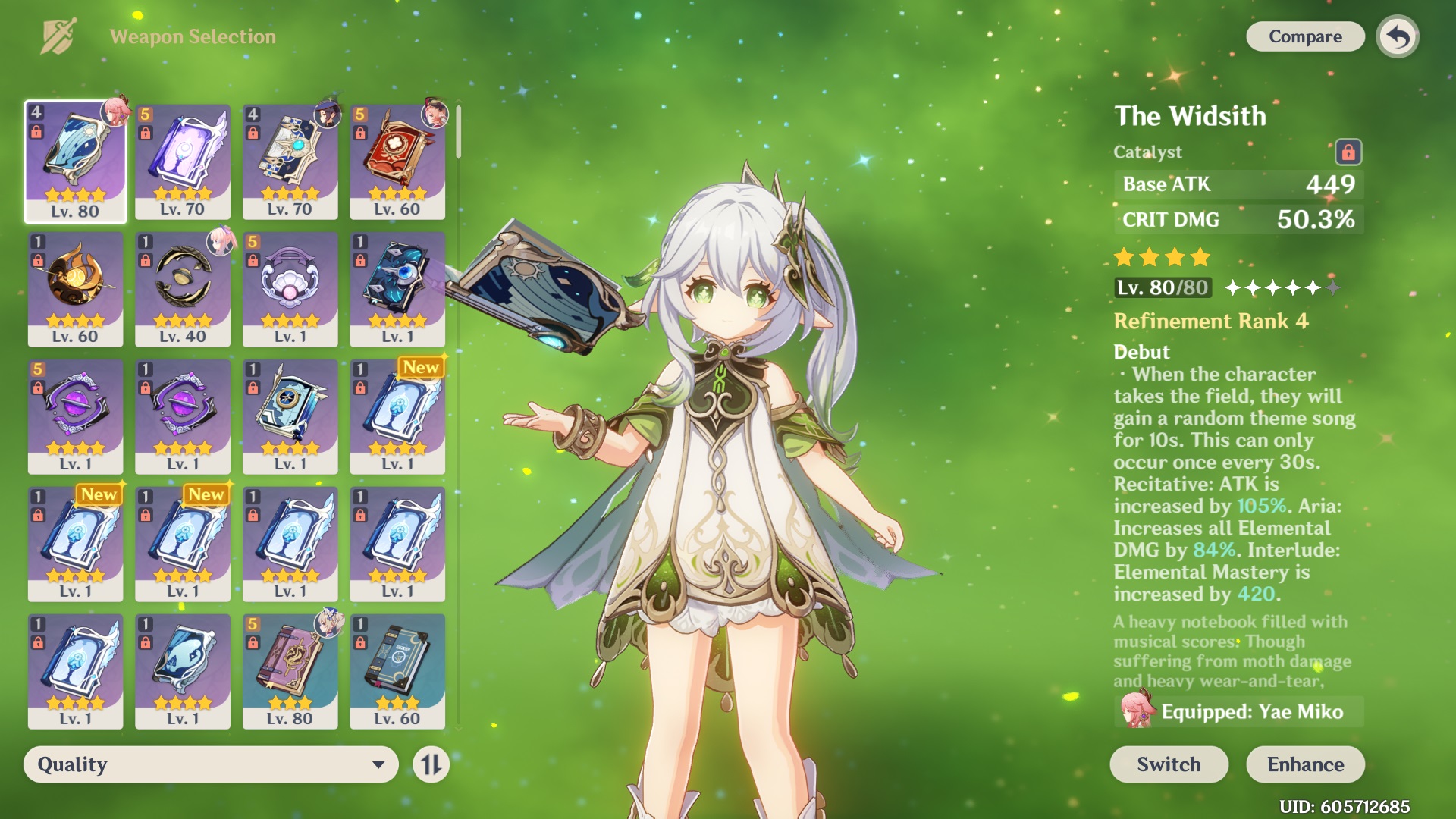Select the teal three-star book Lv. 60
The width and height of the screenshot is (1456, 819).
click(x=397, y=671)
